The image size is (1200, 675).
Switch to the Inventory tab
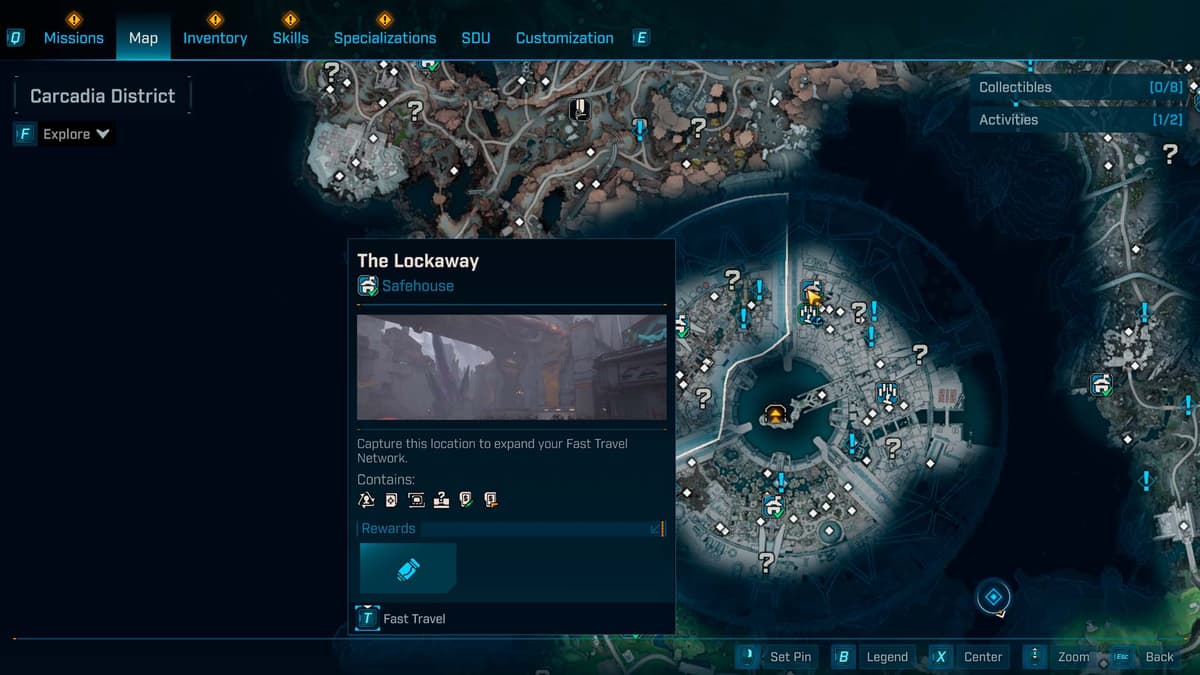[x=214, y=38]
